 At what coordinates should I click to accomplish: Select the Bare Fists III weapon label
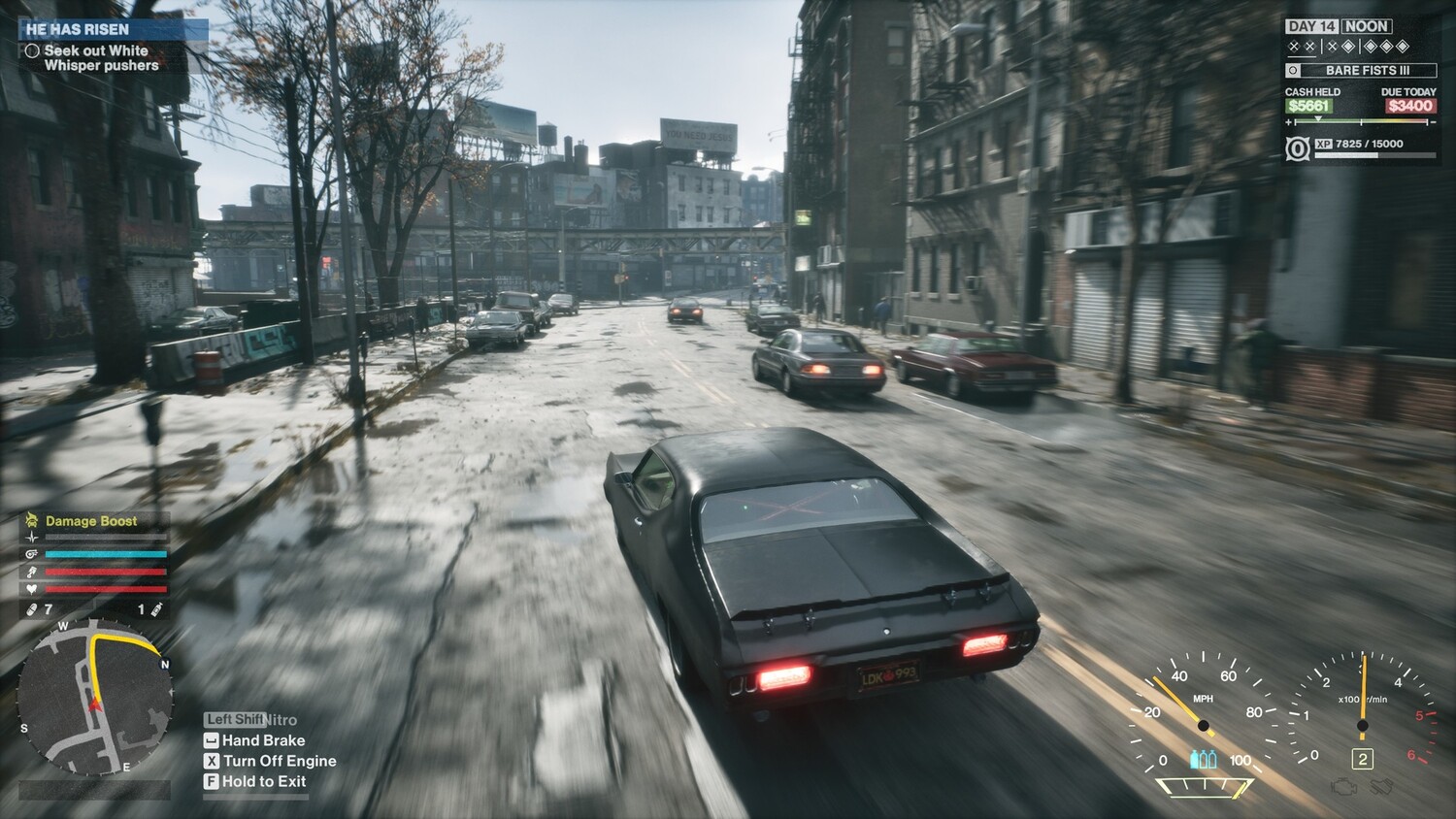tap(1367, 70)
